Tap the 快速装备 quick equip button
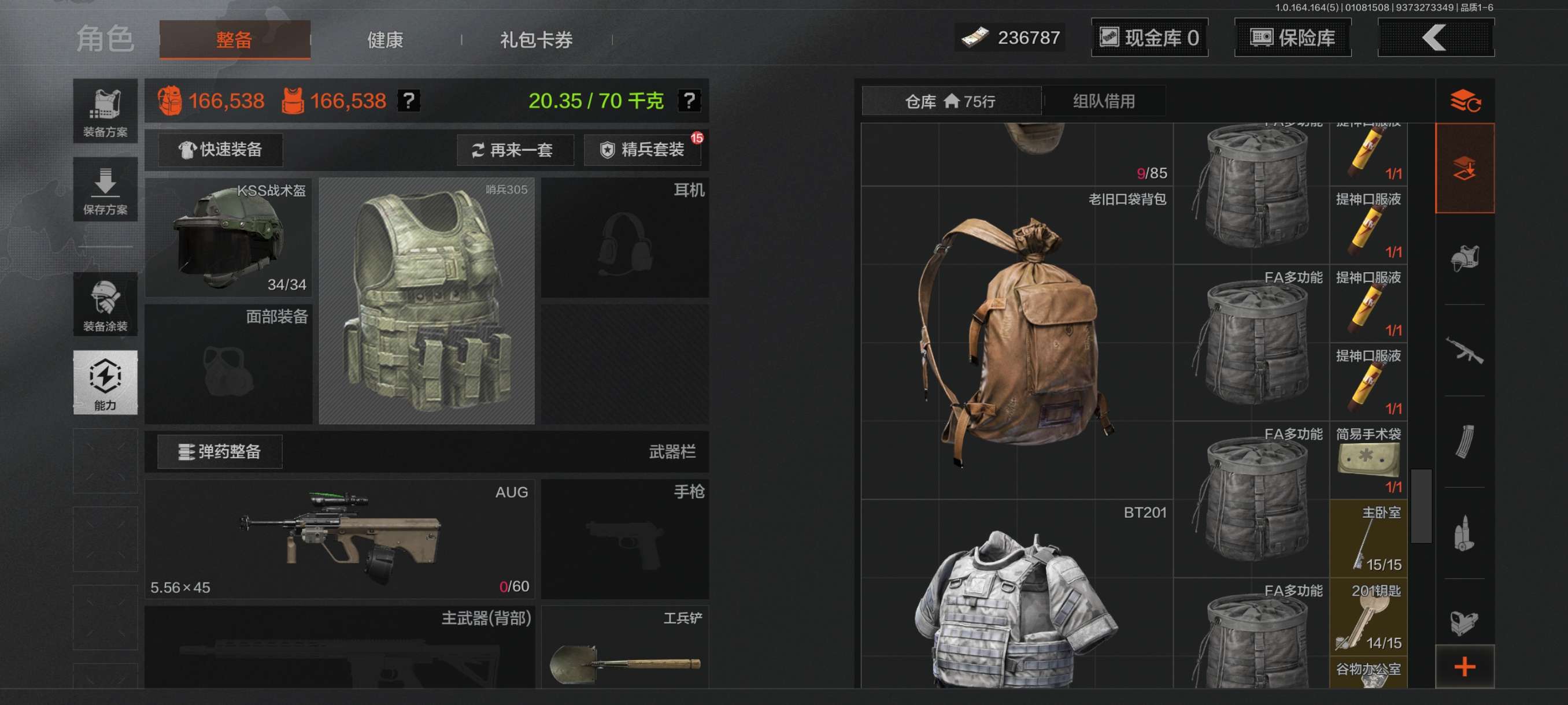Image resolution: width=1568 pixels, height=705 pixels. (x=220, y=150)
